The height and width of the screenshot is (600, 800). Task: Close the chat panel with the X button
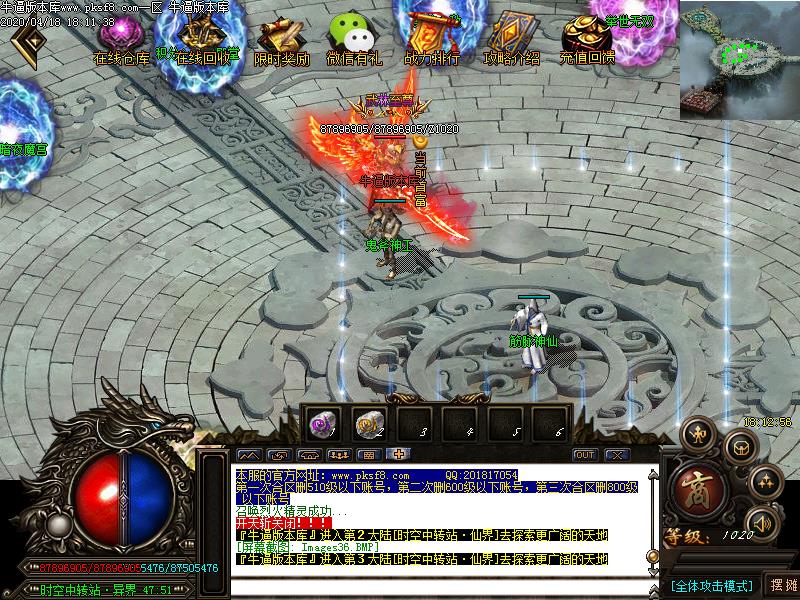[616, 455]
